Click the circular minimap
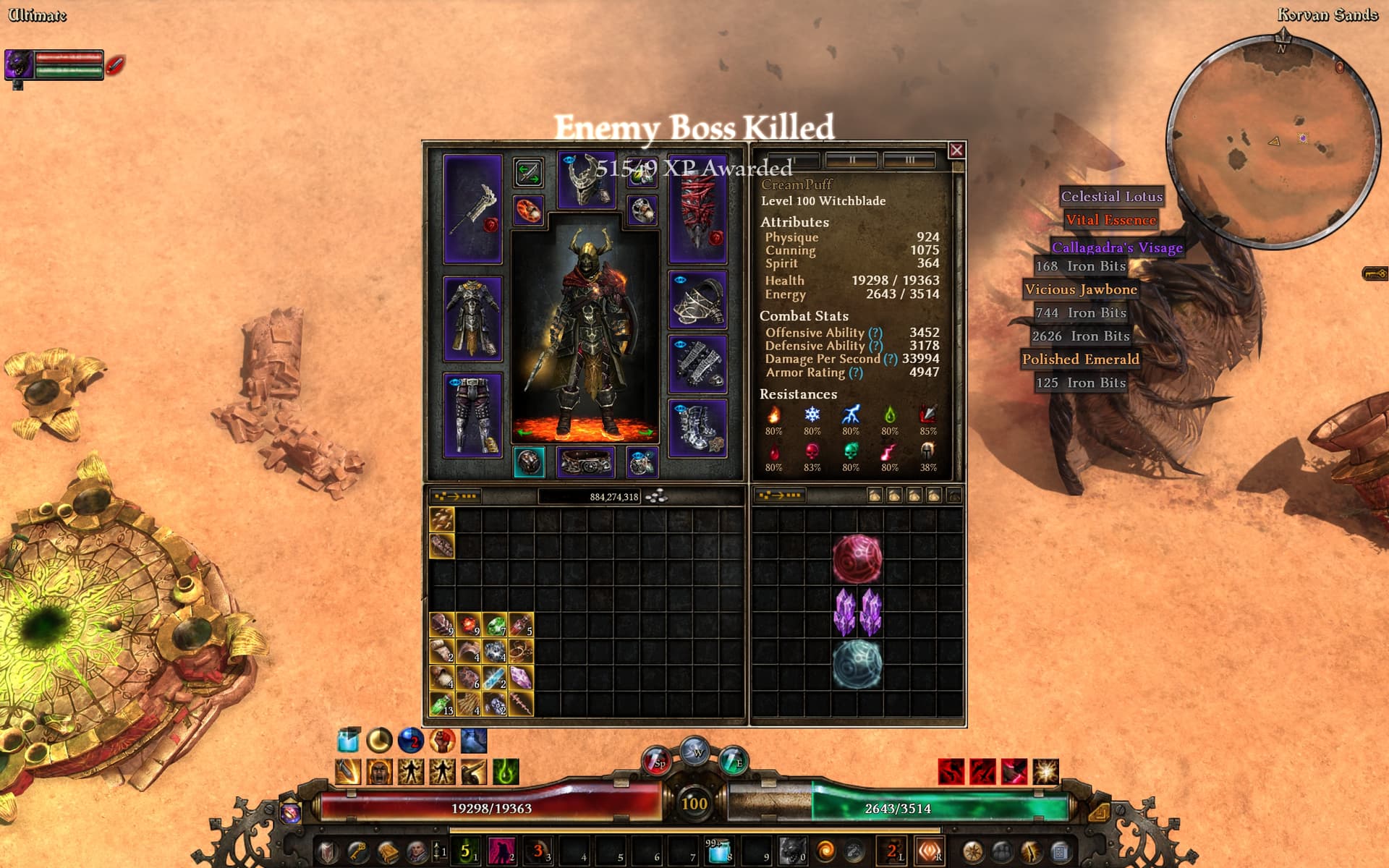The width and height of the screenshot is (1389, 868). [1273, 141]
